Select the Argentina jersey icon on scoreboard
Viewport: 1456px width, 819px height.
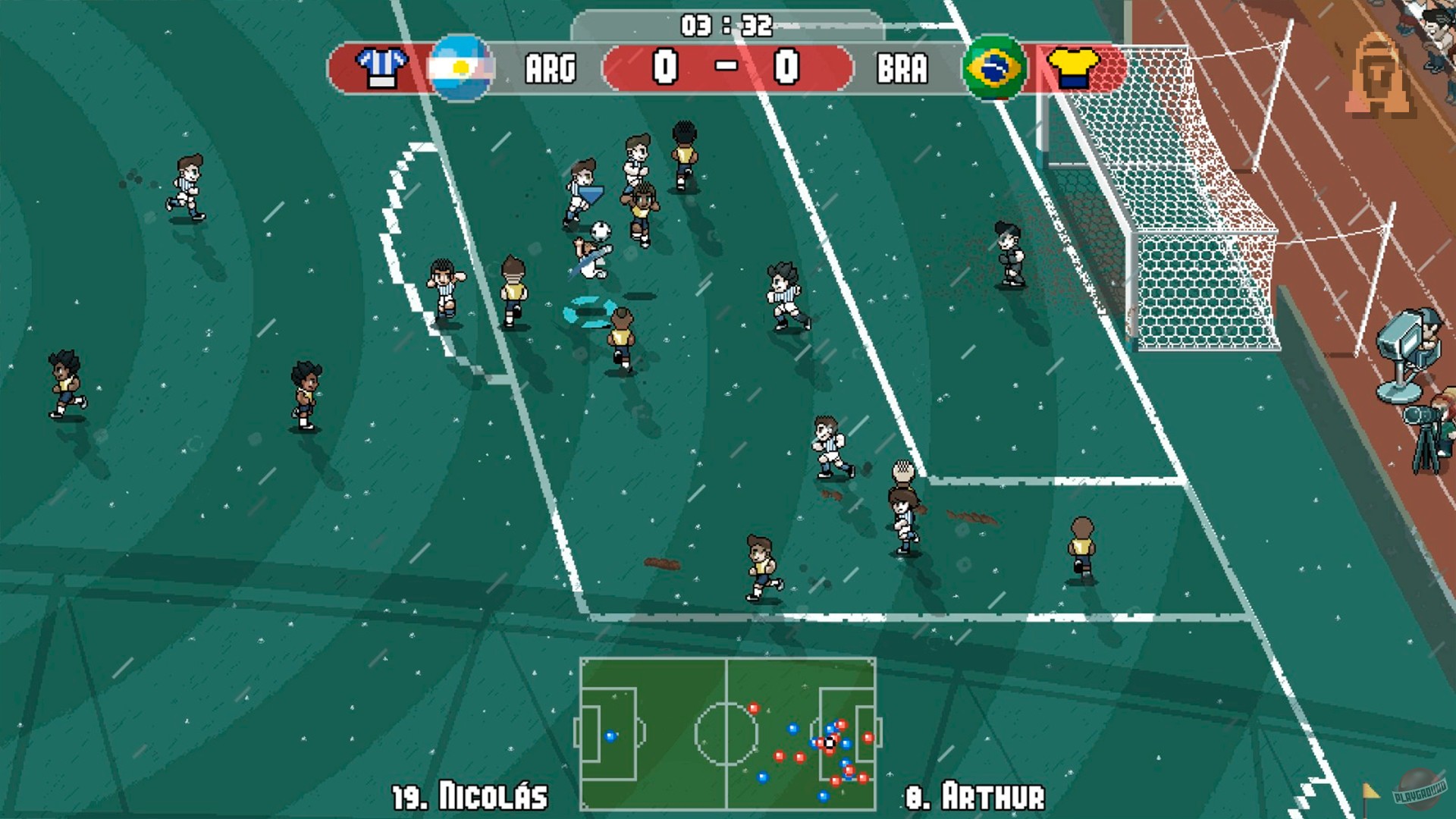tap(383, 67)
